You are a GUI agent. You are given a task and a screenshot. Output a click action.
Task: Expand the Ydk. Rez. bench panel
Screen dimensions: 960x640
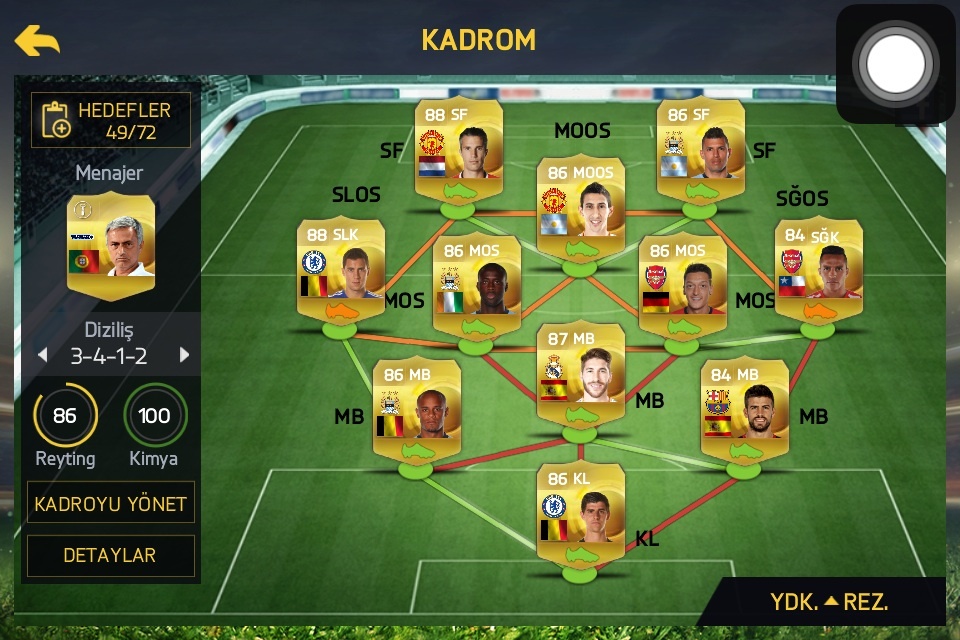tap(829, 602)
